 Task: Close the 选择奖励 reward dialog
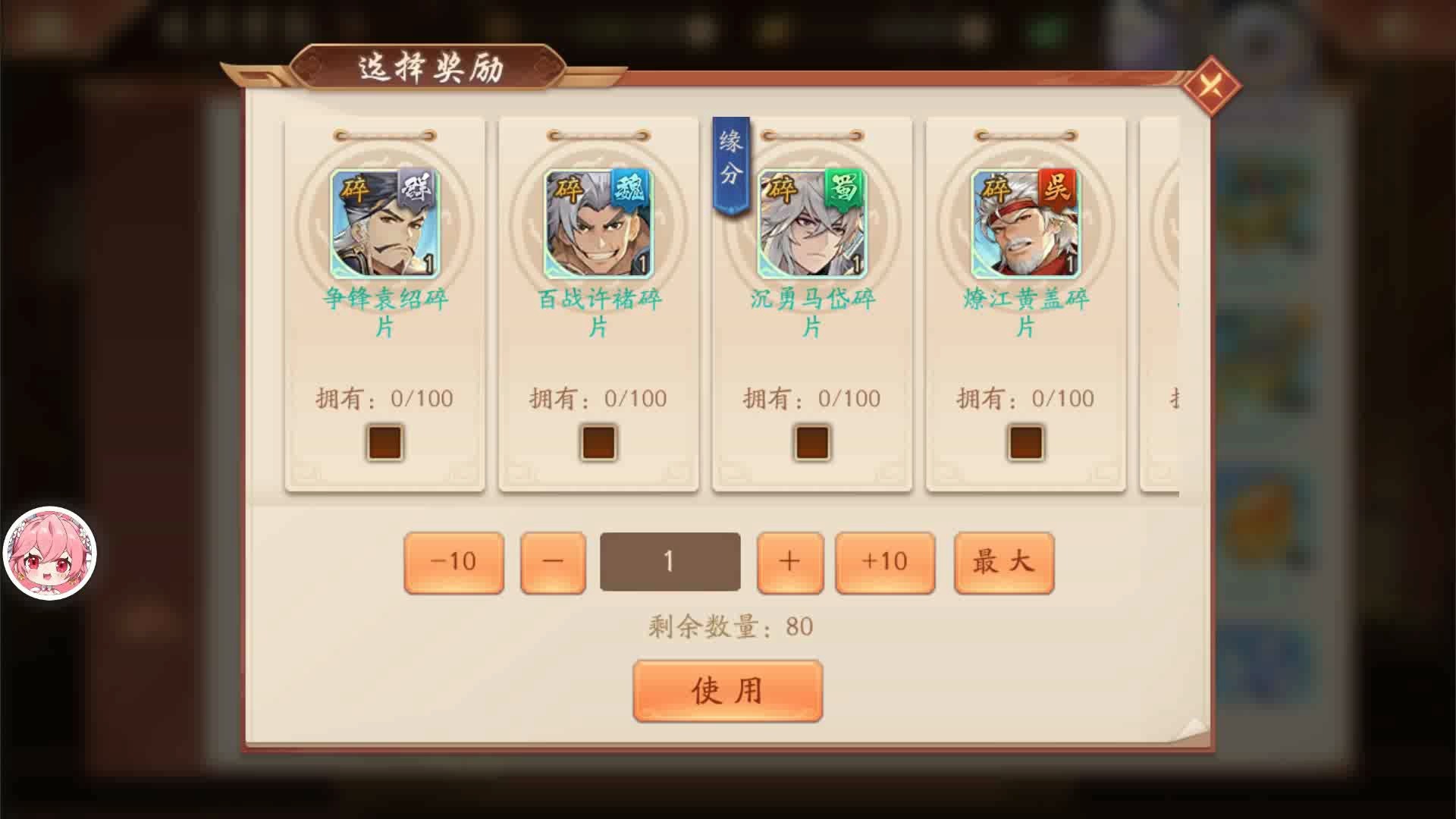click(1211, 86)
